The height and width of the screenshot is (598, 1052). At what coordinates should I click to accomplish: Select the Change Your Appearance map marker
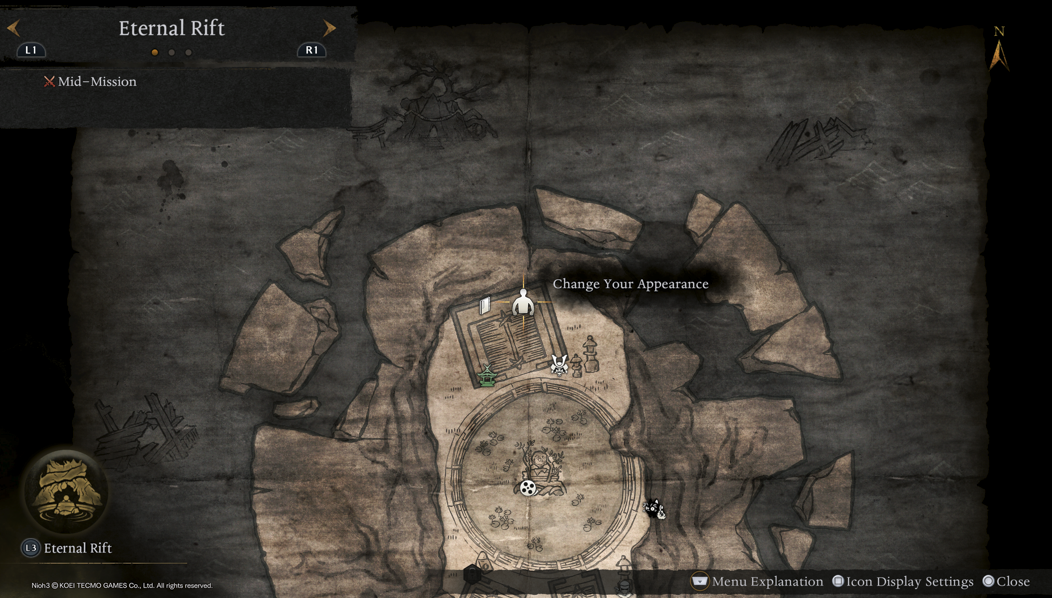point(523,302)
